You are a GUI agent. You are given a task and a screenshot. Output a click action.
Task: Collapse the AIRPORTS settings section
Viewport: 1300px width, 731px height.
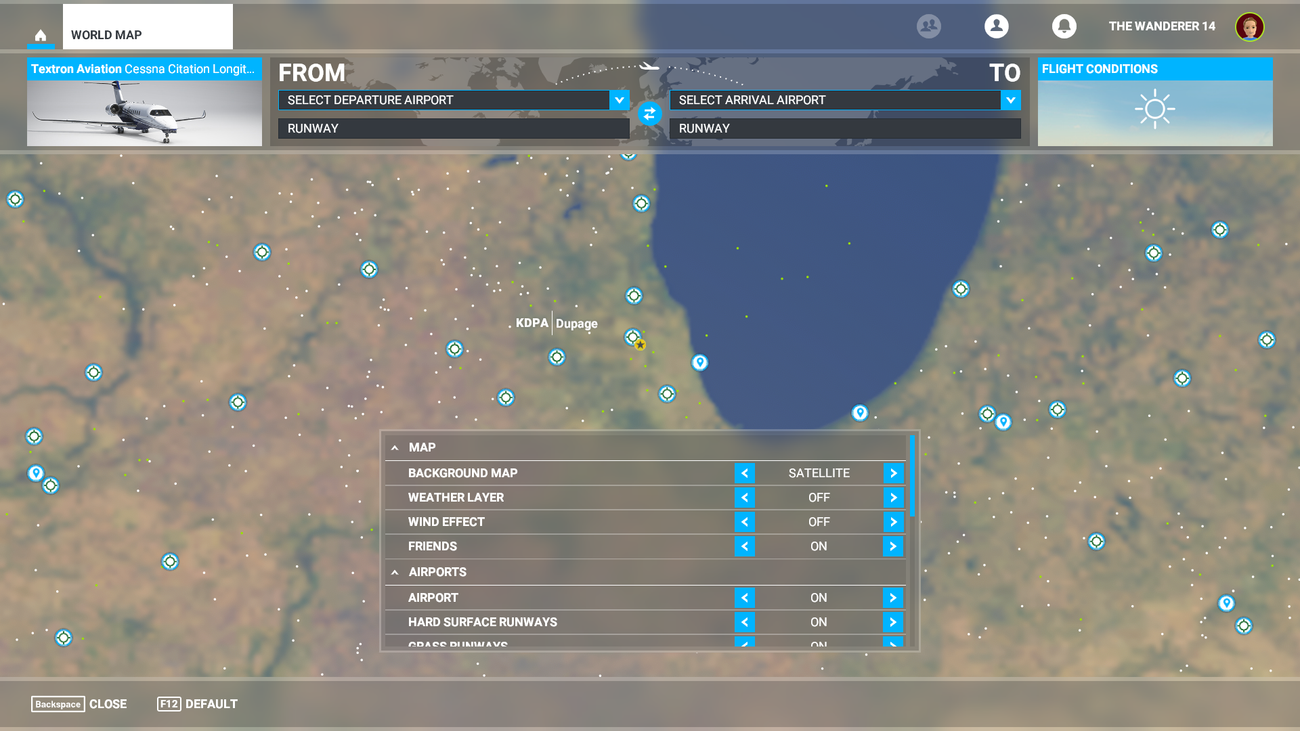(x=397, y=571)
